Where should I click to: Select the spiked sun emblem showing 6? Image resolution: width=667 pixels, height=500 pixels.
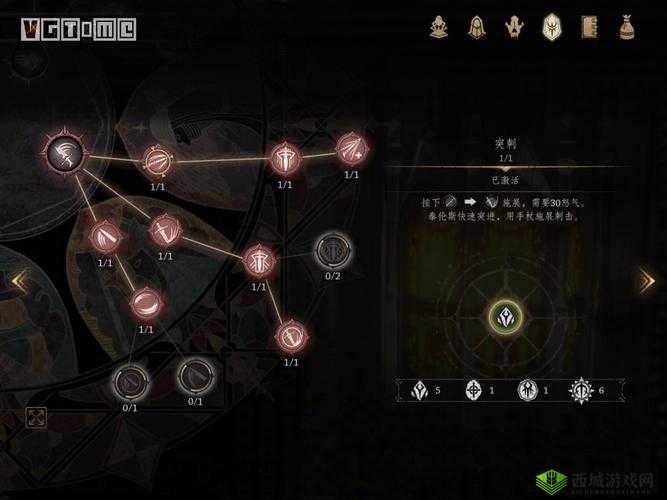click(x=581, y=390)
